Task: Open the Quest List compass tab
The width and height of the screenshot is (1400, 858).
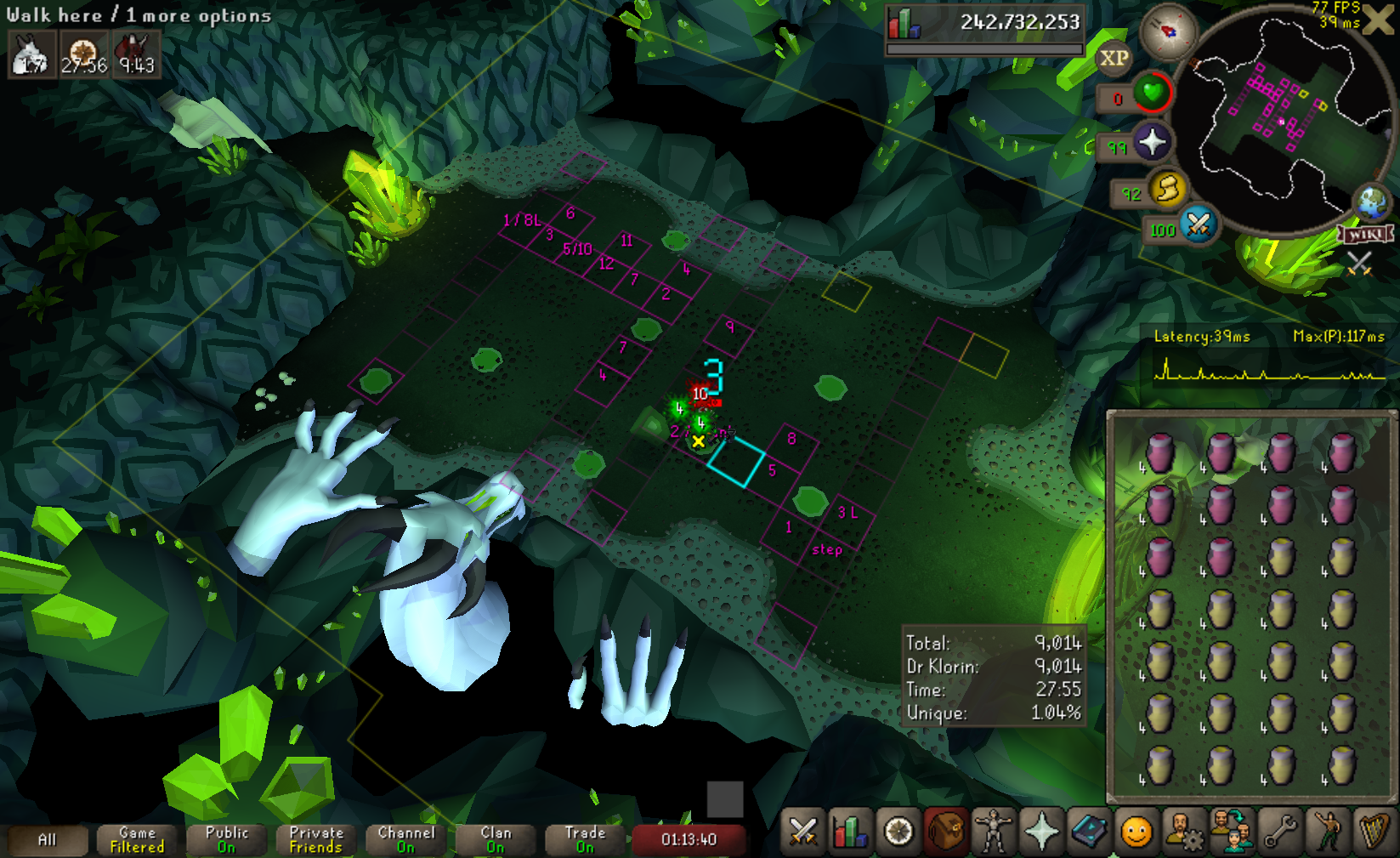Action: click(x=898, y=831)
